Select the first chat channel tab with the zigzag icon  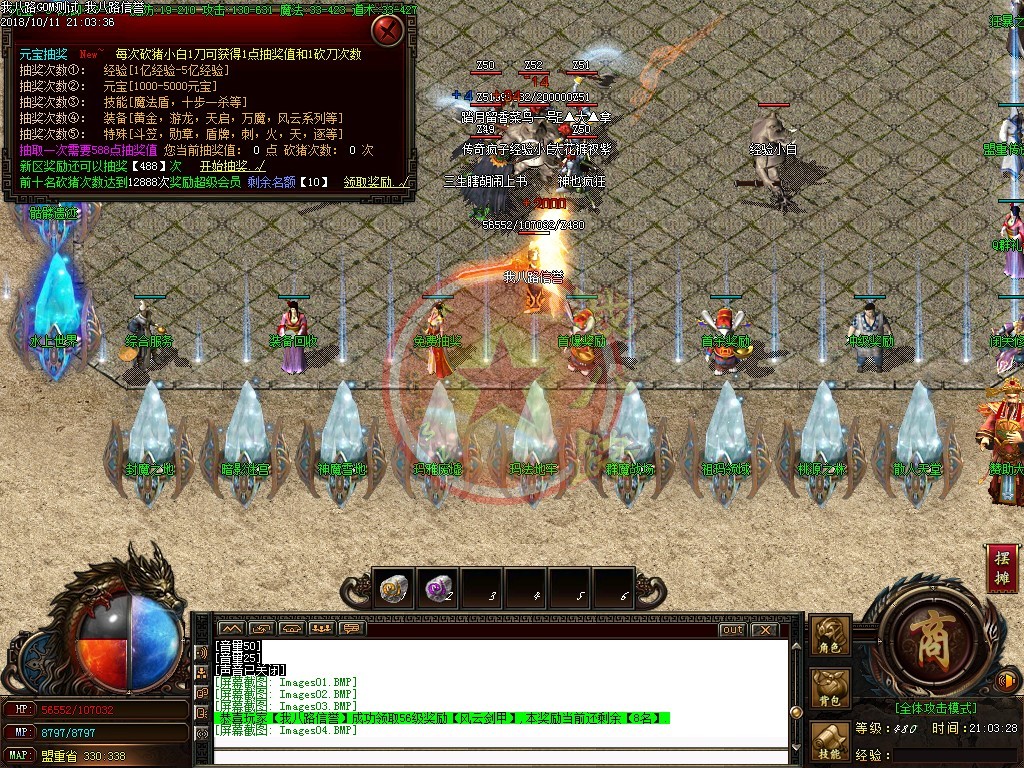(230, 629)
